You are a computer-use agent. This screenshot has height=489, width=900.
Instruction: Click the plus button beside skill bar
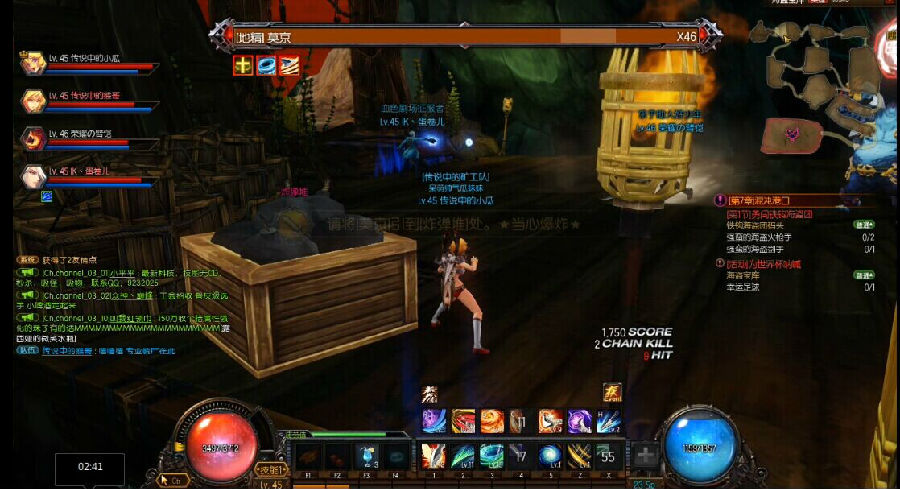(x=647, y=456)
